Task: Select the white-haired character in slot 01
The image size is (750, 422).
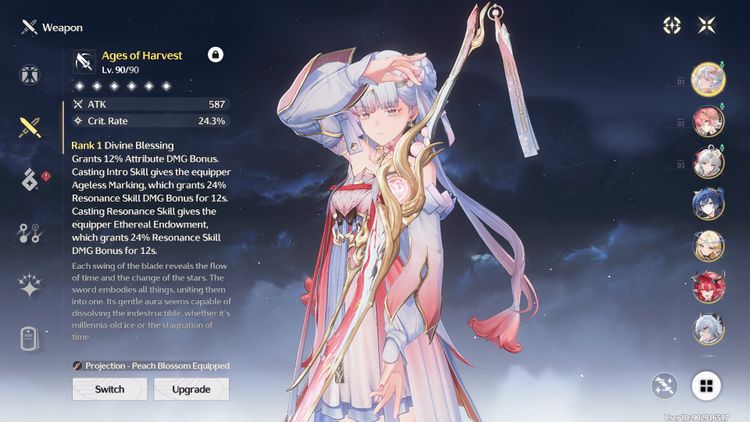Action: 708,78
